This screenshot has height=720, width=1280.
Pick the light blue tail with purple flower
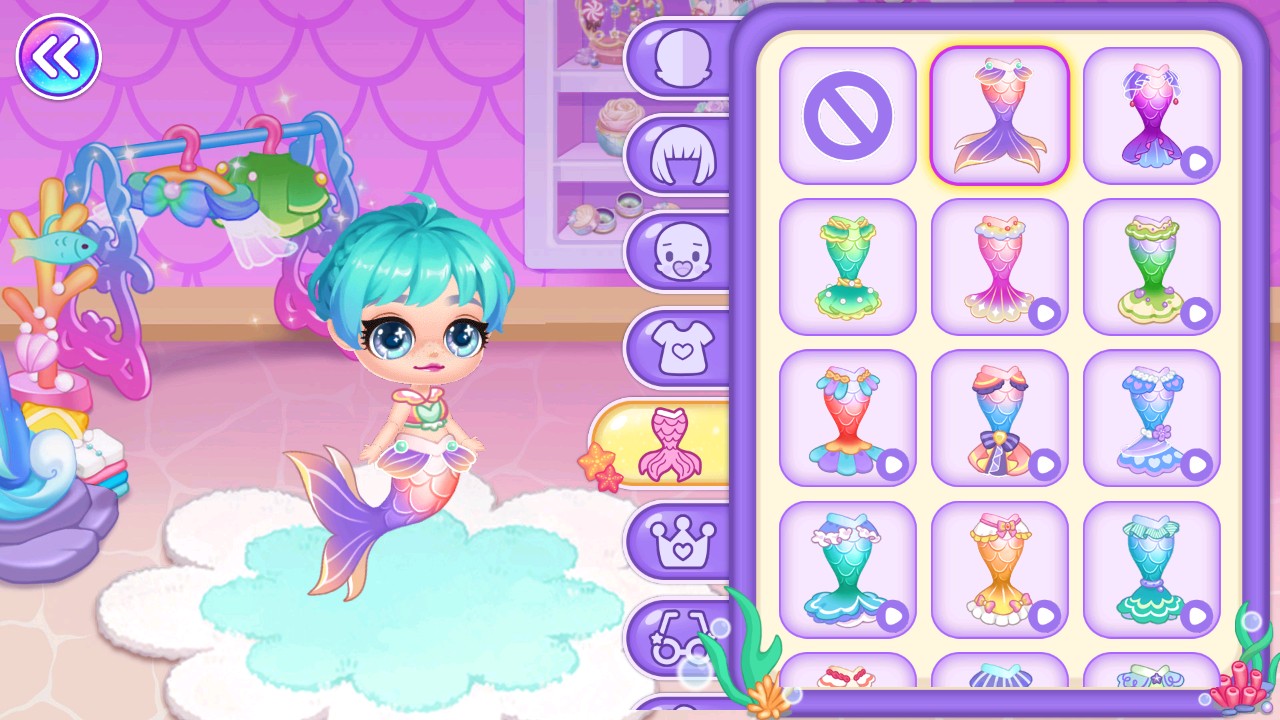click(x=1151, y=418)
